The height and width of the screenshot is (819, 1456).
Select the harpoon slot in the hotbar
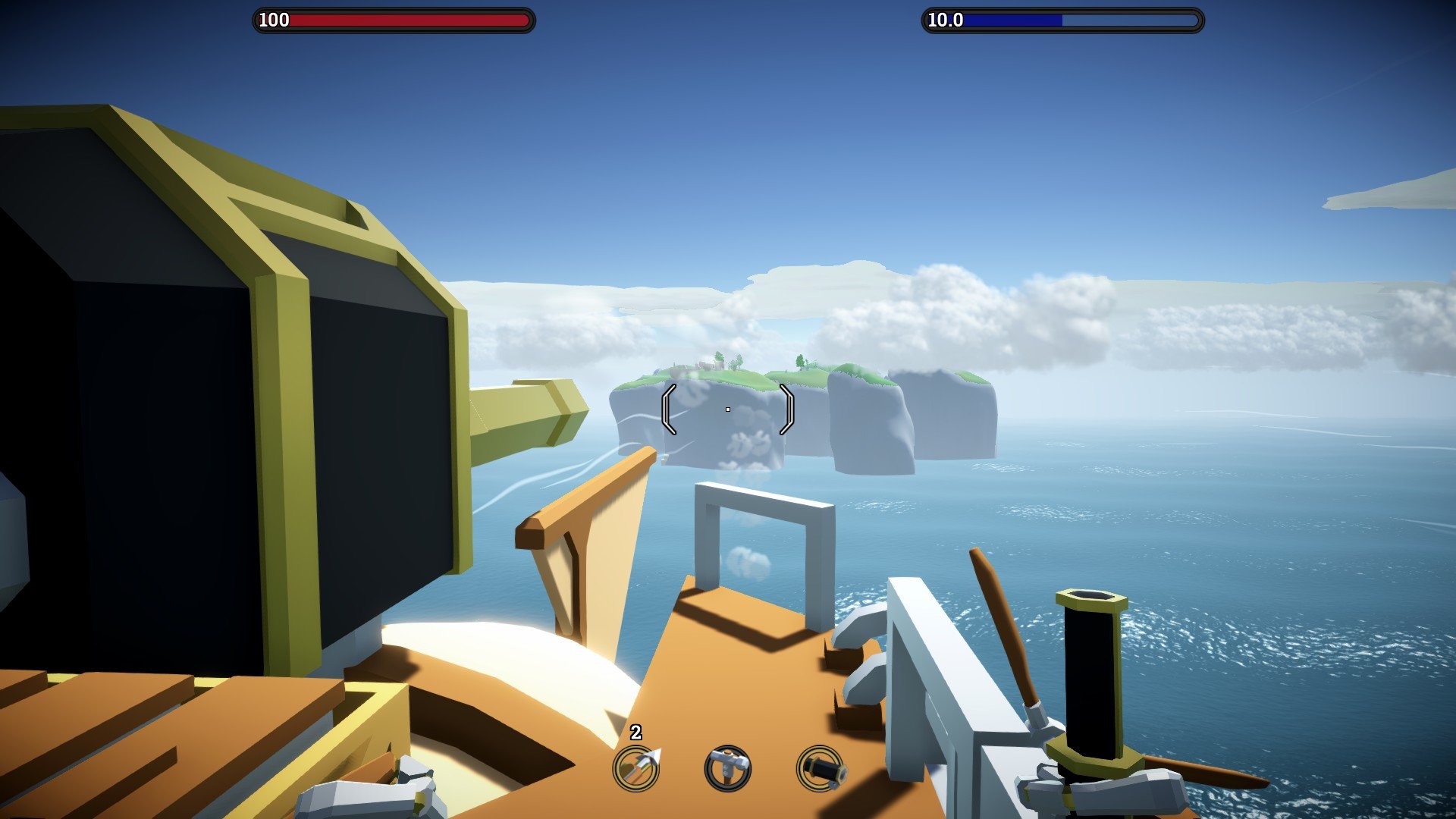click(635, 768)
